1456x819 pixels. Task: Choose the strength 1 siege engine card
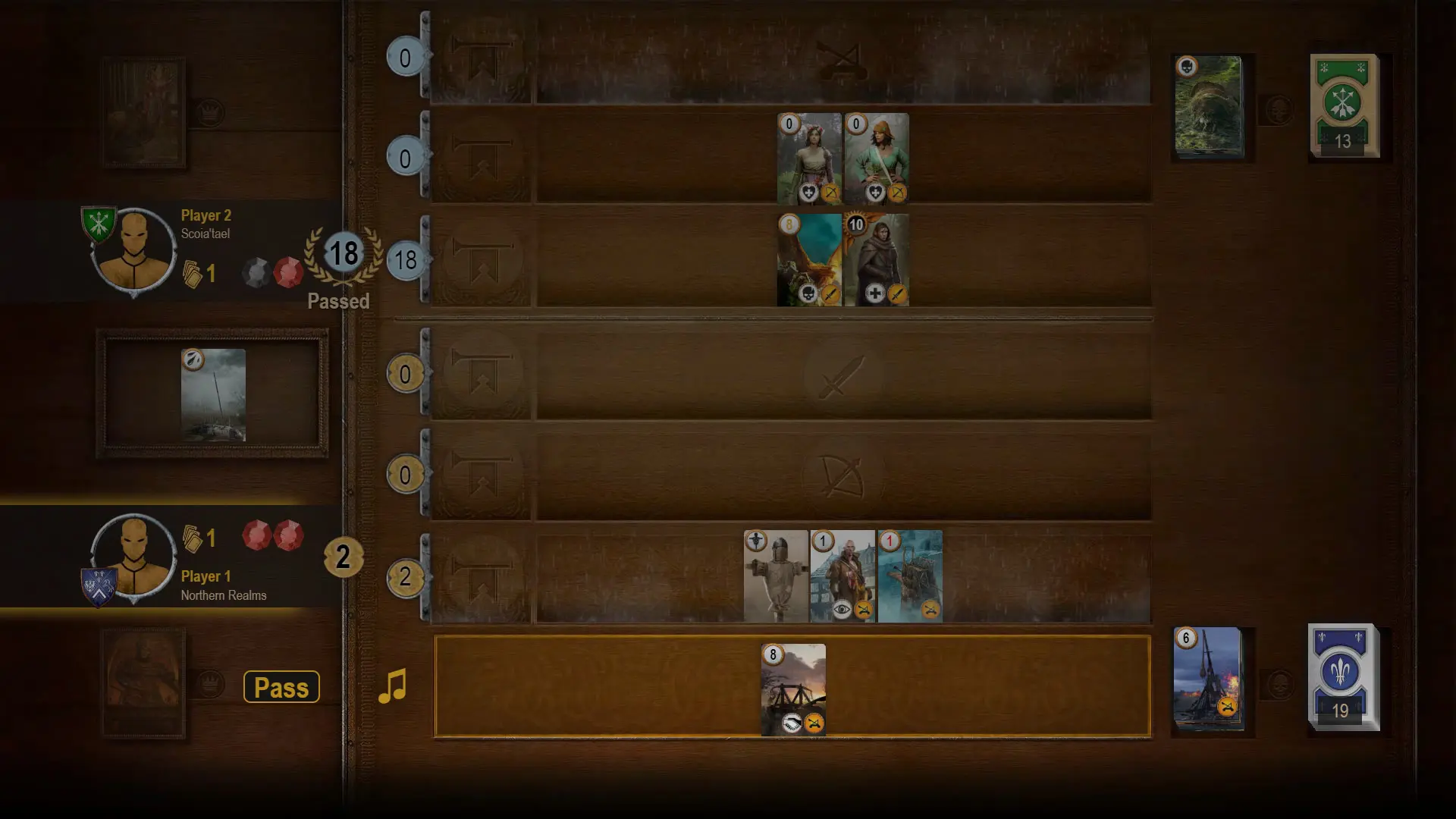[910, 576]
